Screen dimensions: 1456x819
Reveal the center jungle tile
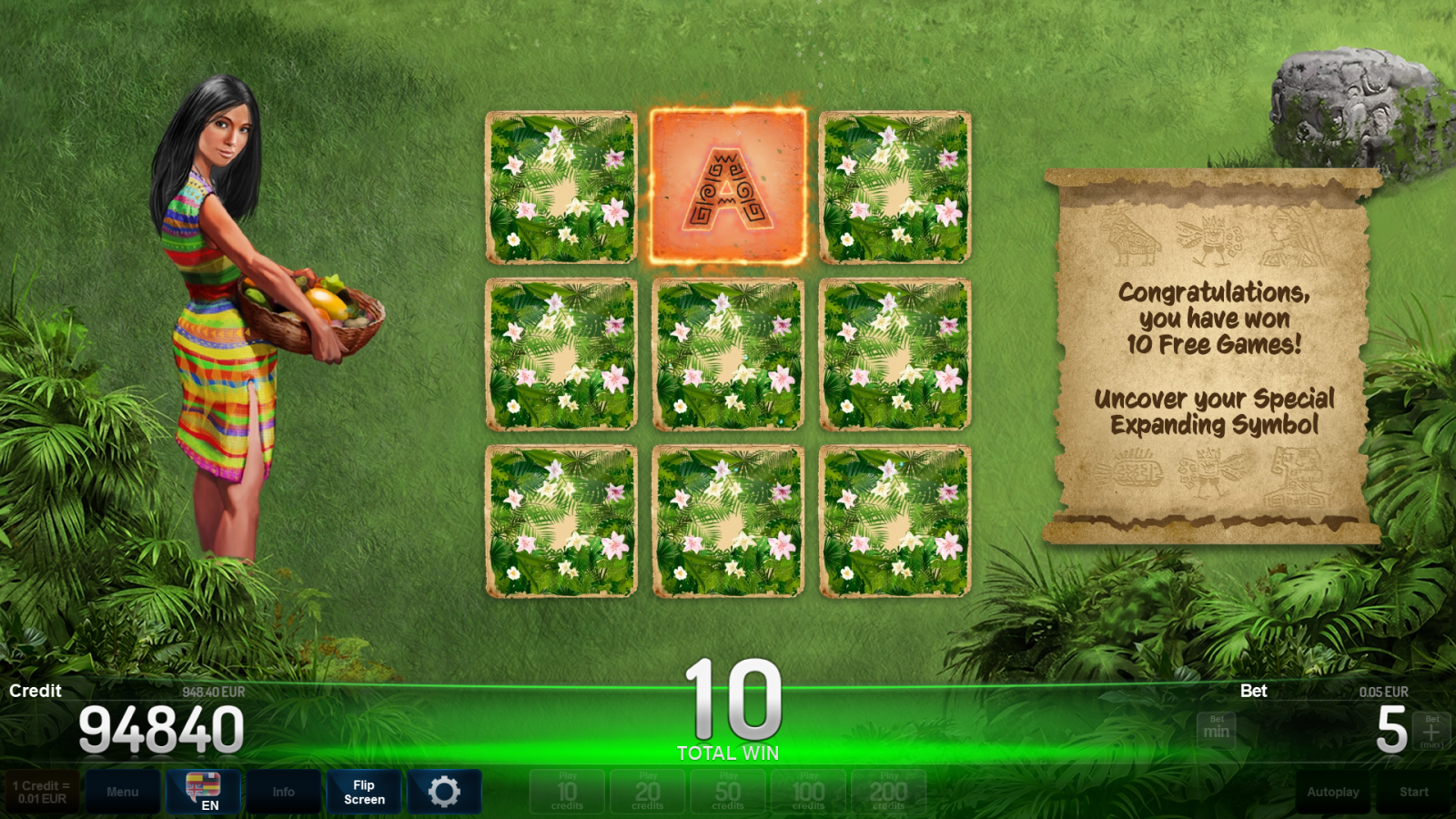pyautogui.click(x=728, y=352)
